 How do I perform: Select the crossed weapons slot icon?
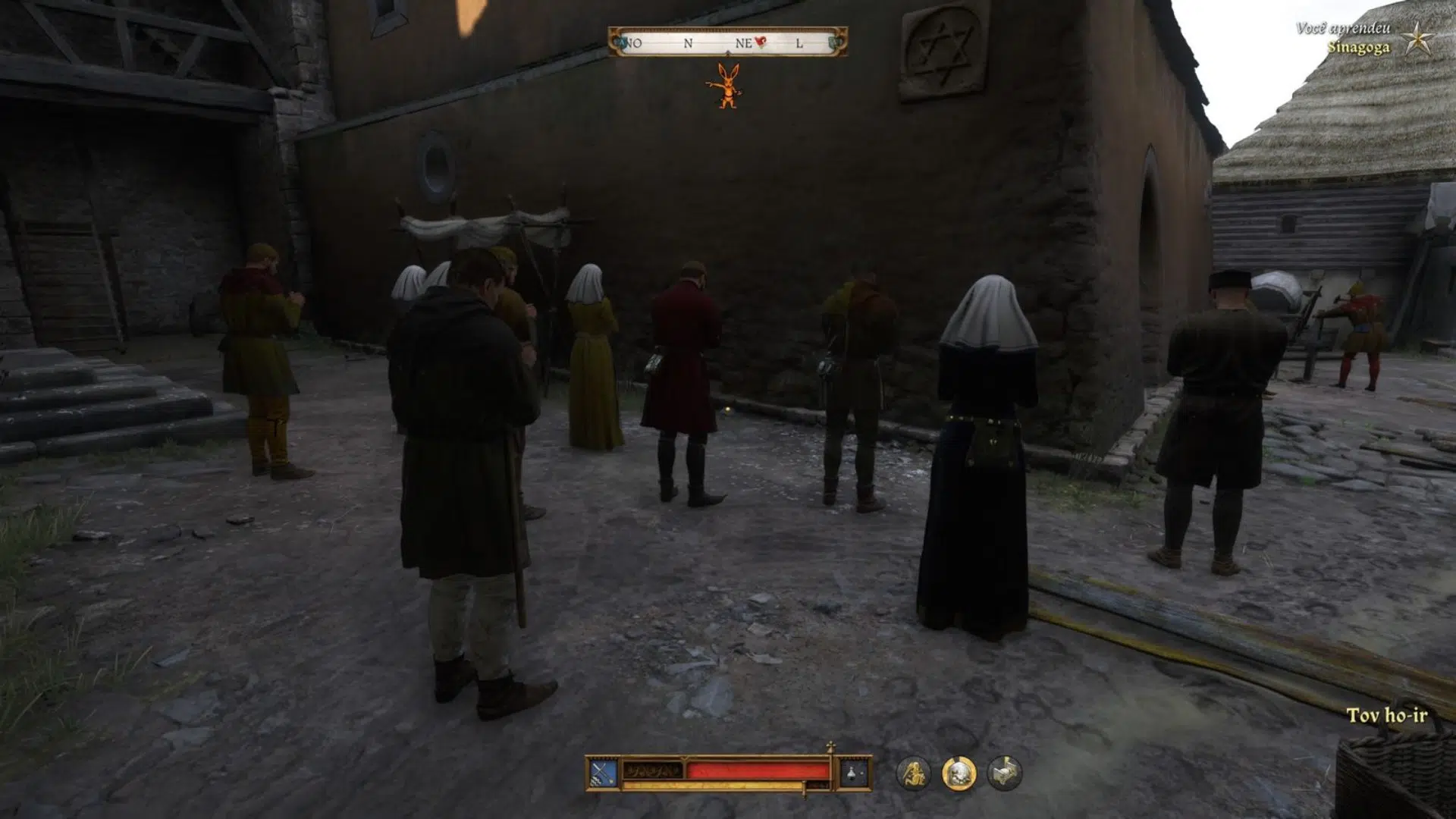[x=603, y=773]
